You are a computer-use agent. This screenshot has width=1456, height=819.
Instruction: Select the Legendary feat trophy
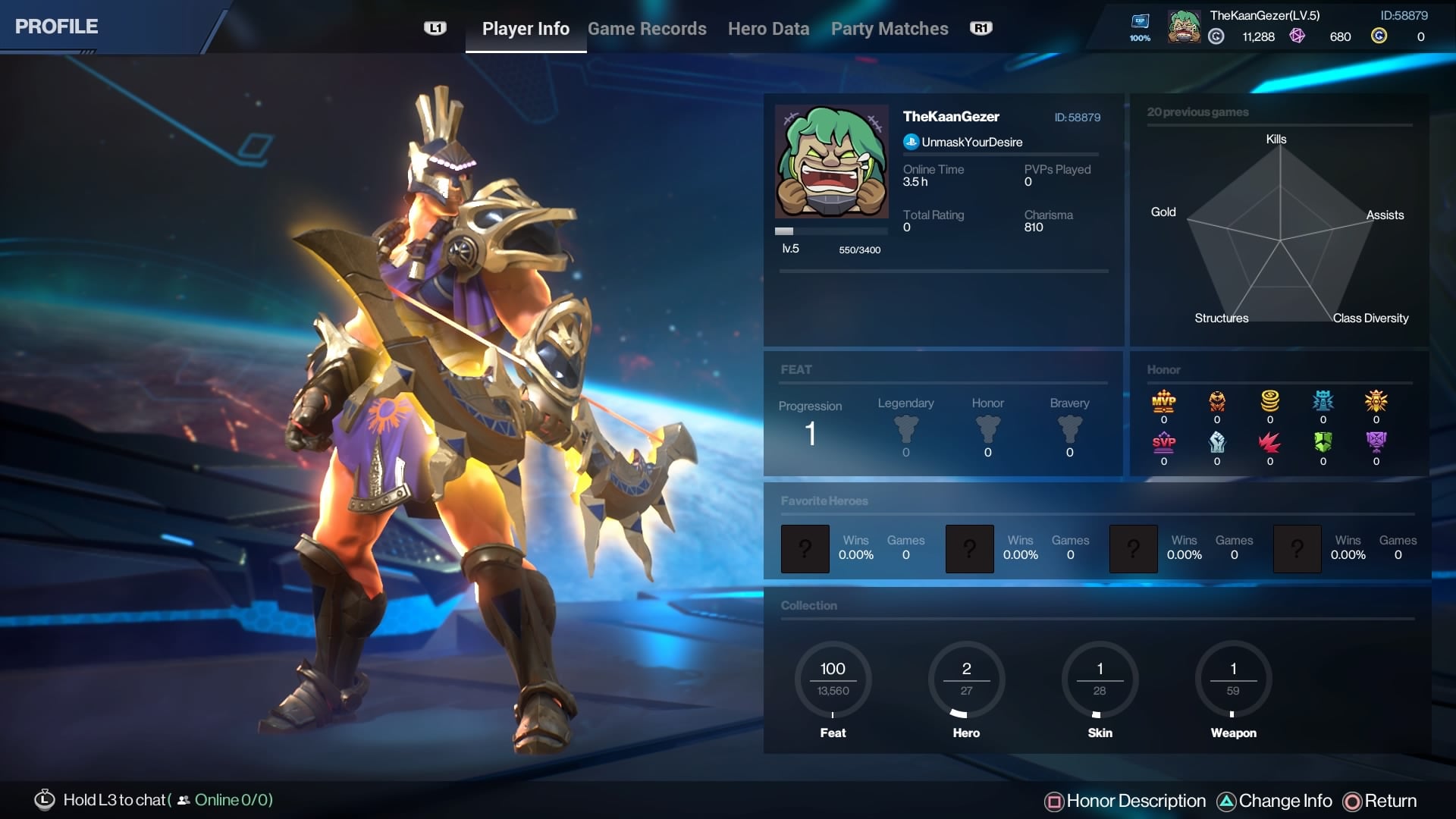click(905, 429)
